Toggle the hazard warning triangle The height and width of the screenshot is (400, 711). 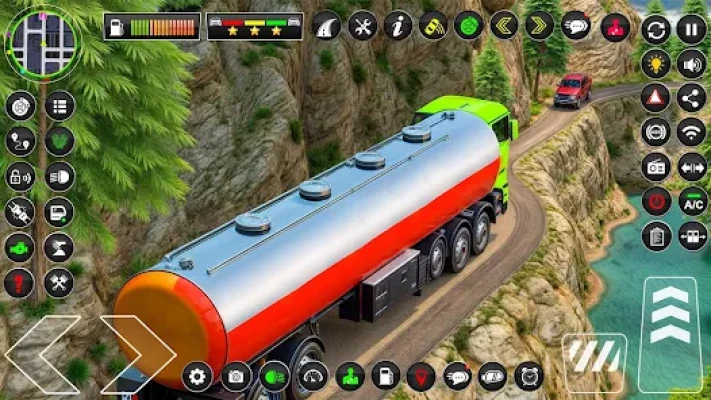pos(656,97)
